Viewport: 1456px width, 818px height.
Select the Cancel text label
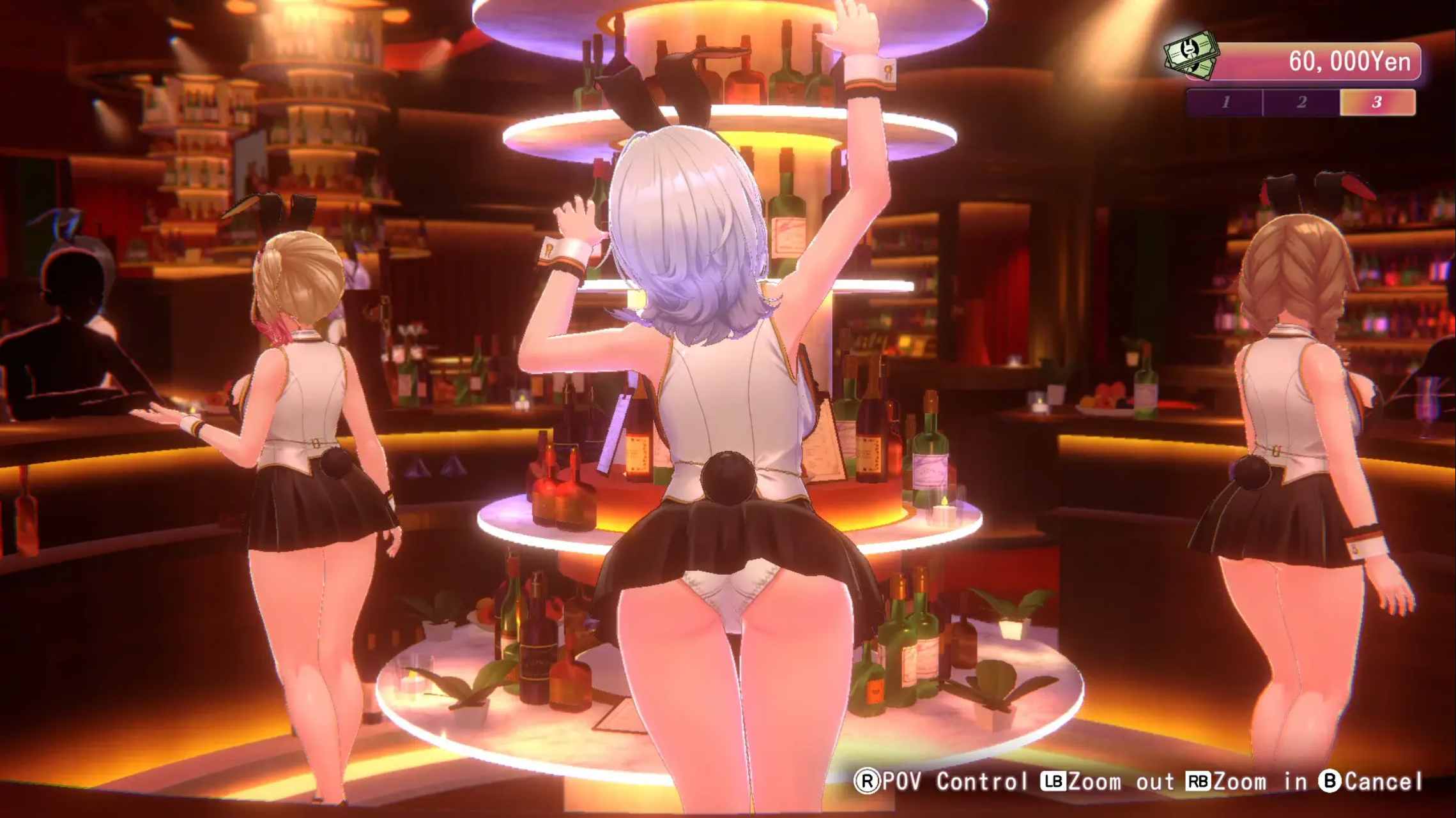point(1381,782)
